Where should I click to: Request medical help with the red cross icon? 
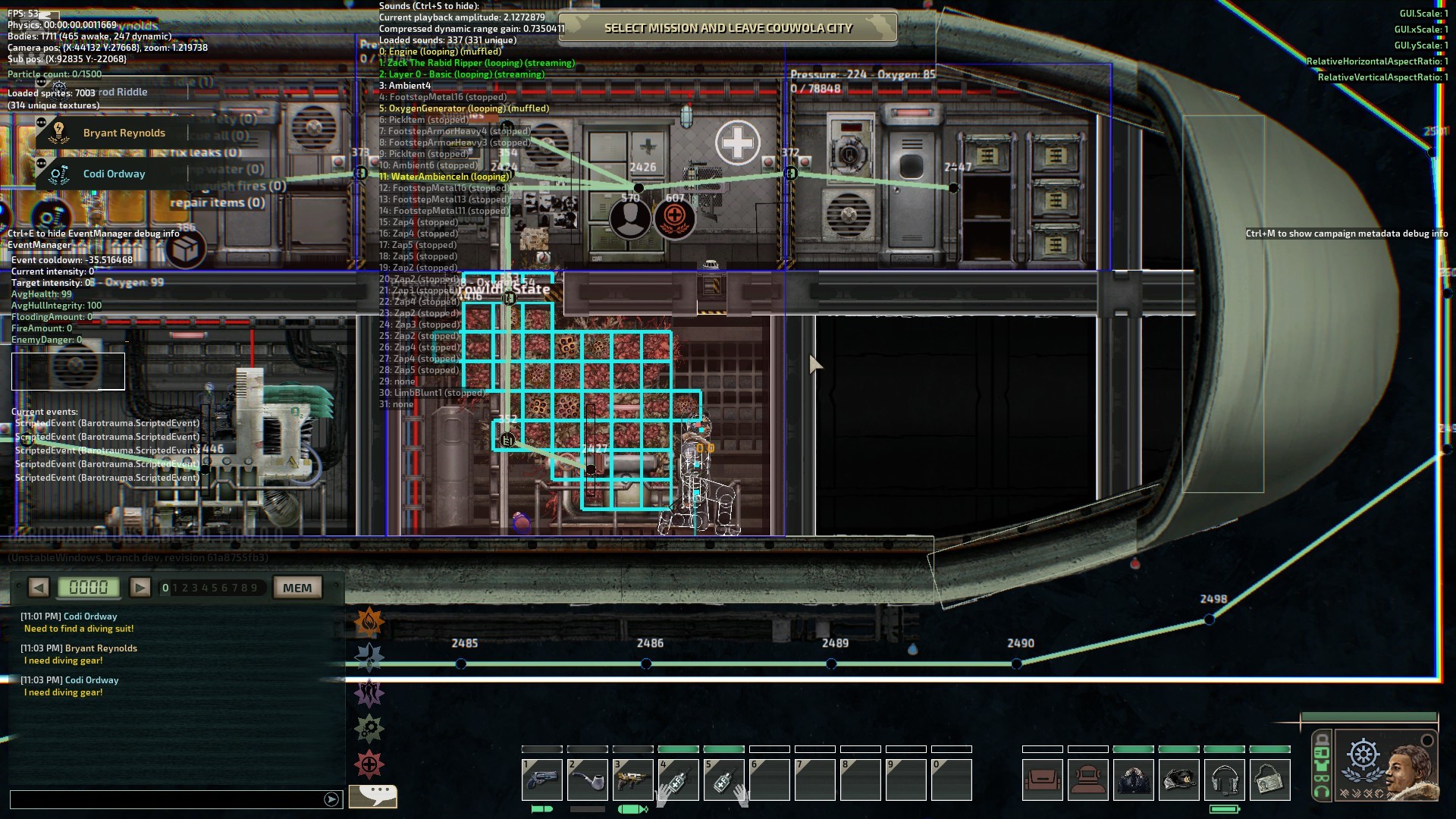[x=369, y=764]
